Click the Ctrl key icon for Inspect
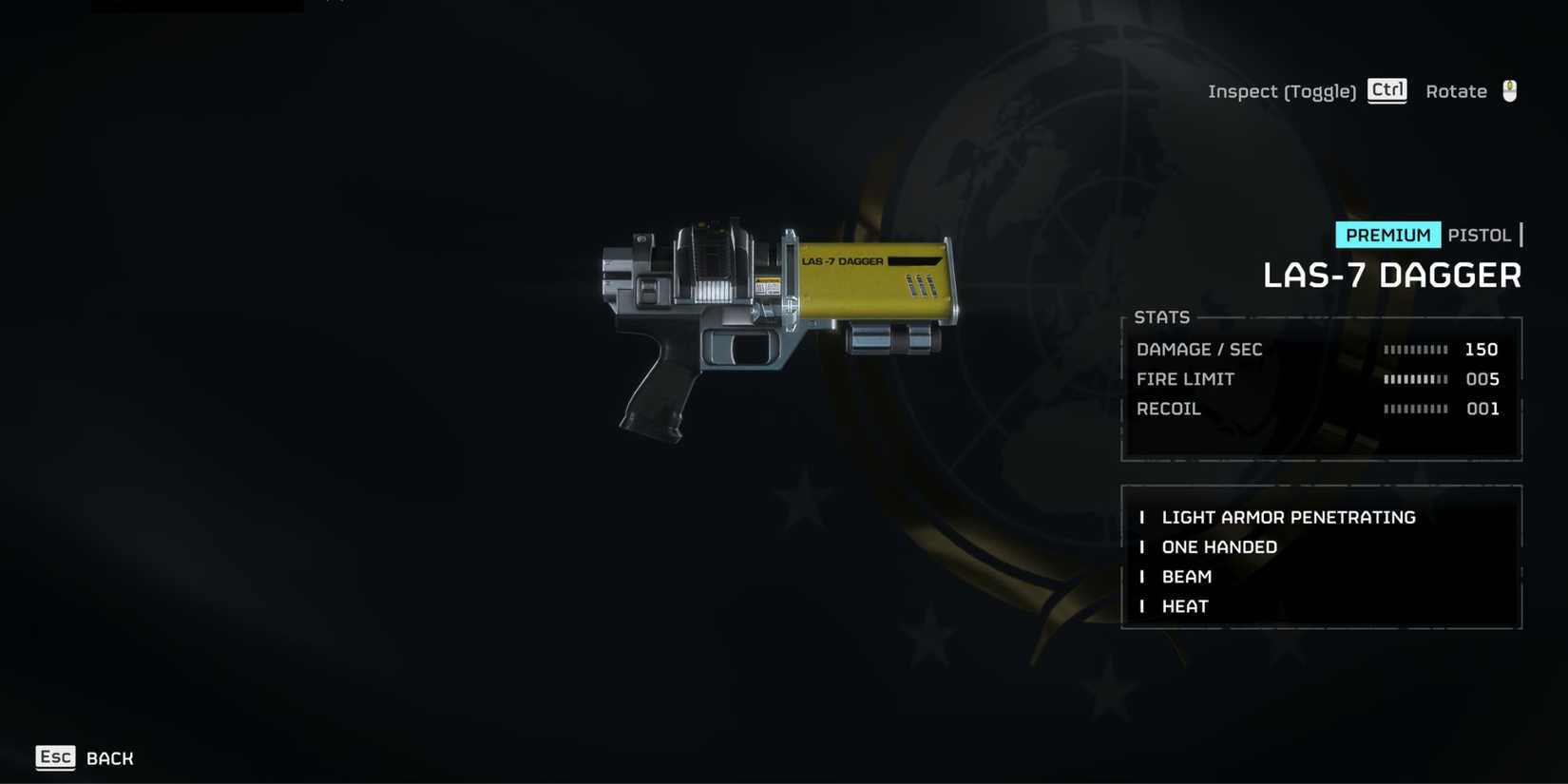Viewport: 1568px width, 784px height. [1386, 90]
